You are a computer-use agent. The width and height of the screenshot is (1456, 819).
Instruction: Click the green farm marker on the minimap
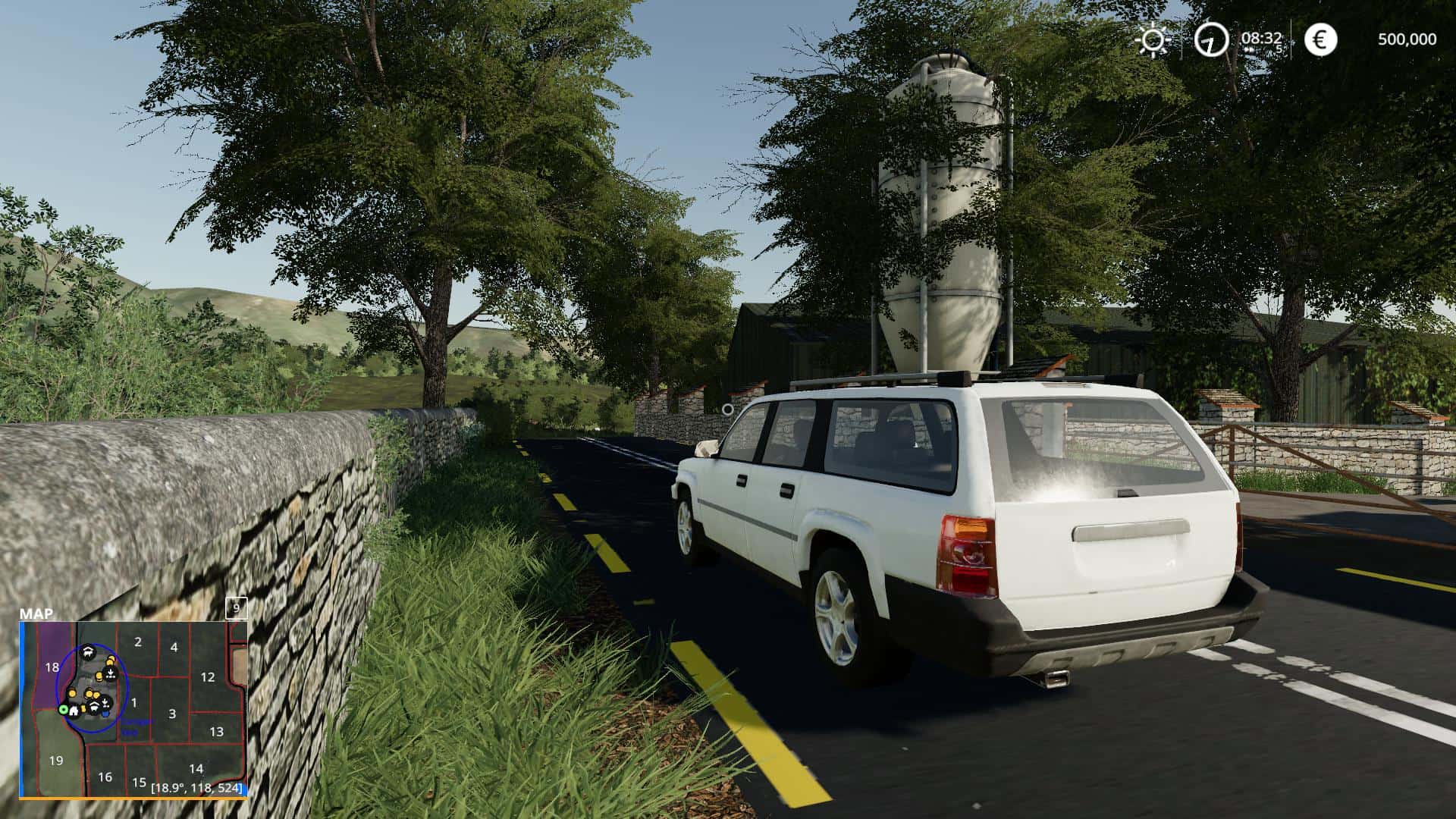[x=64, y=711]
